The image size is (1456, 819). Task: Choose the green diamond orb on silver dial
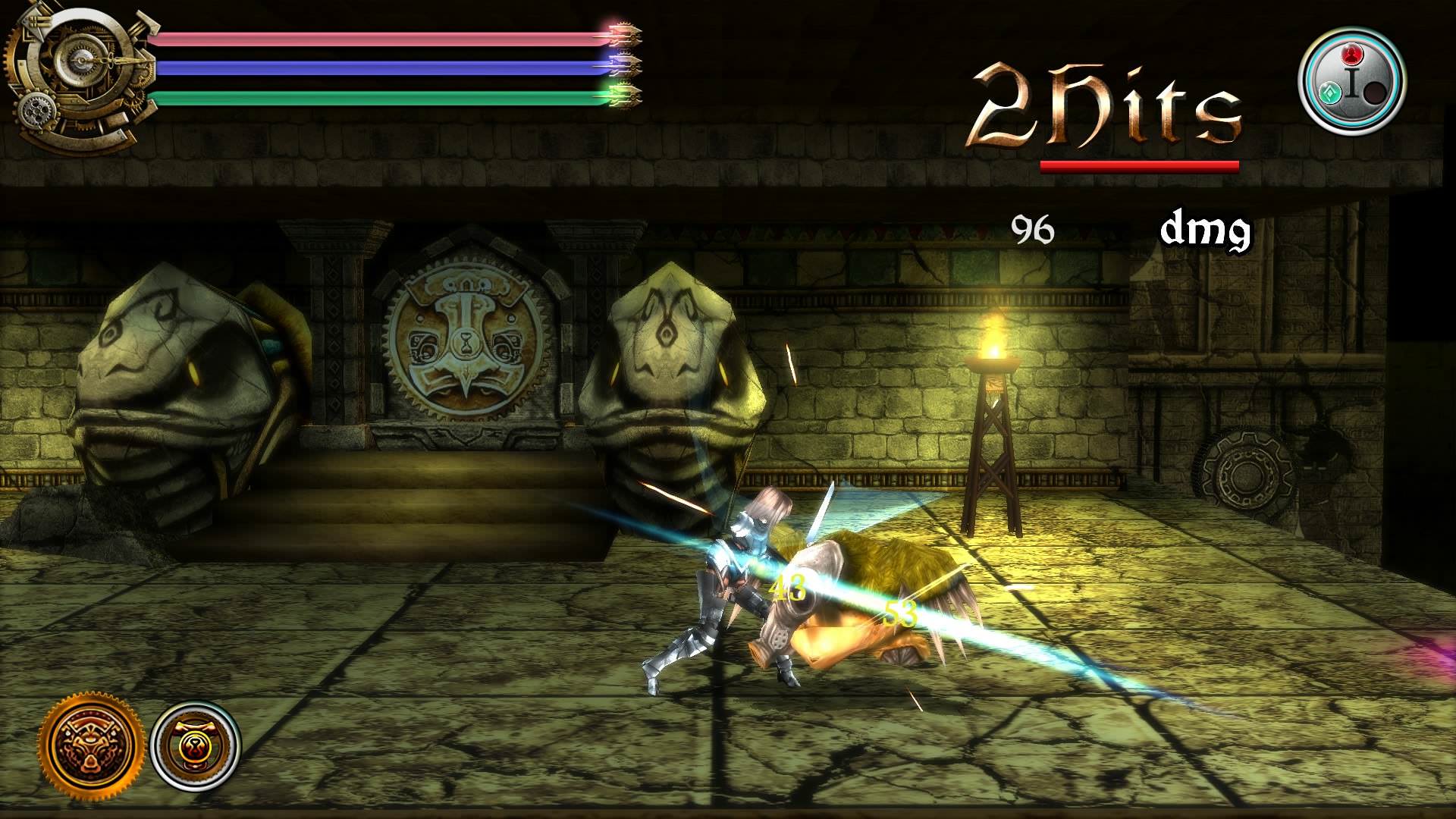point(1332,94)
